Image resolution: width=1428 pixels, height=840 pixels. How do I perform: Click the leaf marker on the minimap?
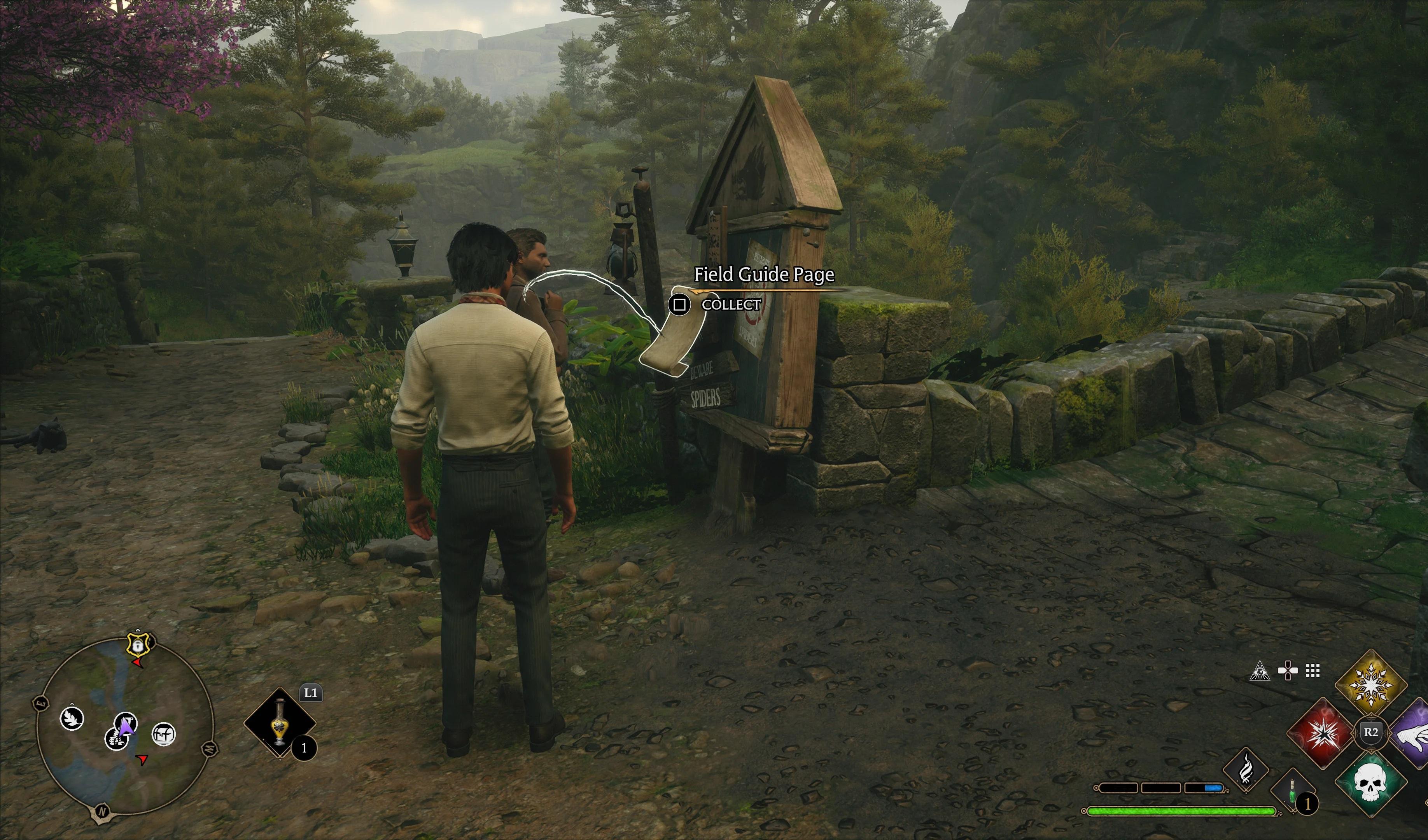(72, 719)
